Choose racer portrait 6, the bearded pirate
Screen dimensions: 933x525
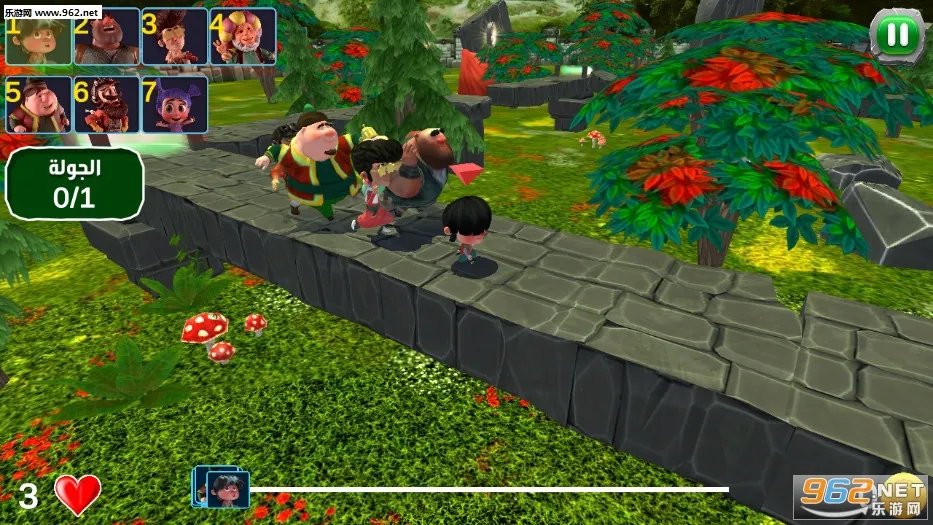pos(105,105)
